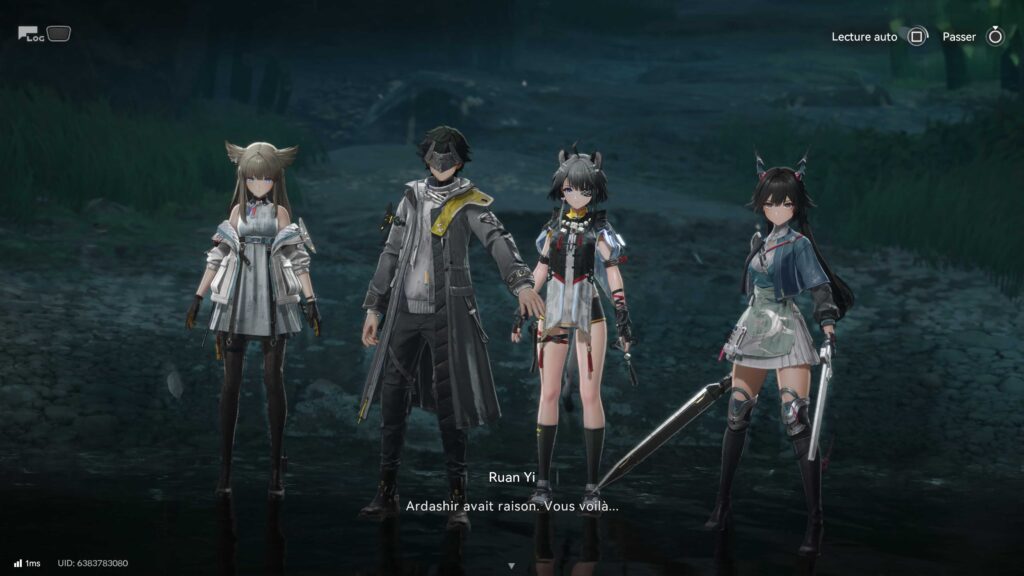The width and height of the screenshot is (1024, 576).
Task: Toggle Lecture auto playback
Action: (x=917, y=37)
